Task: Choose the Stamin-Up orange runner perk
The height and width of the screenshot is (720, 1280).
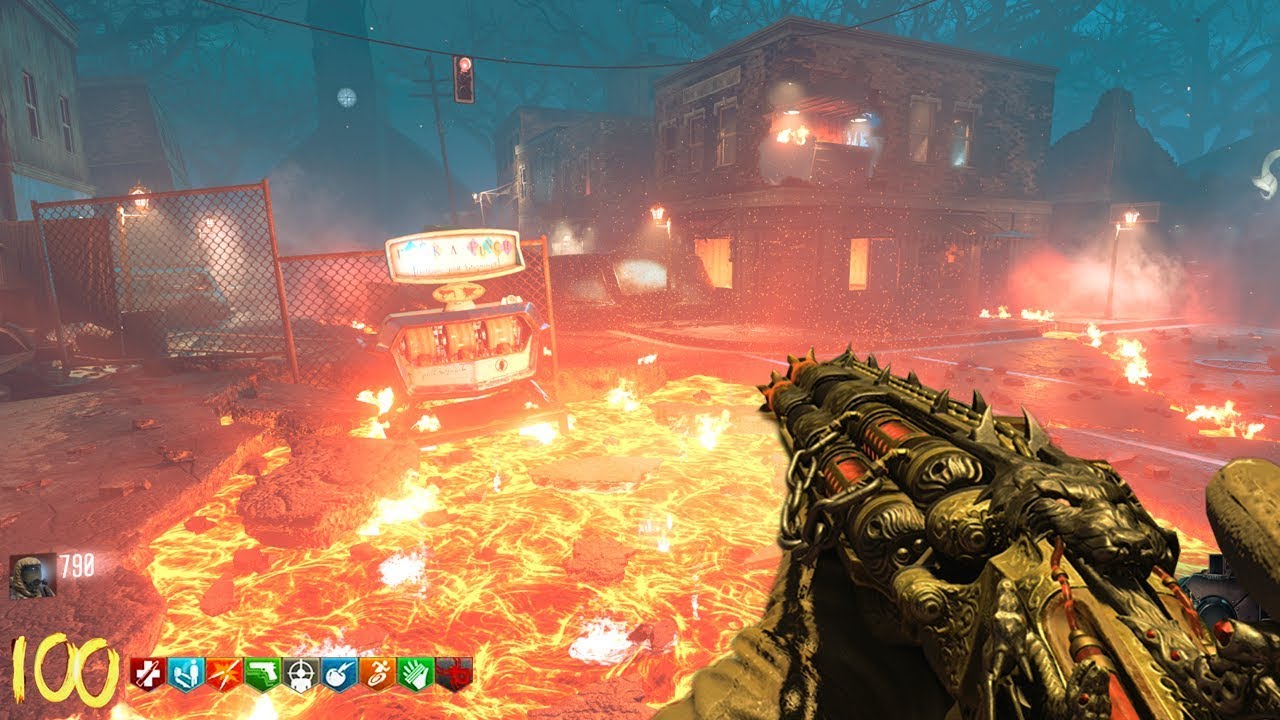Action: (376, 673)
